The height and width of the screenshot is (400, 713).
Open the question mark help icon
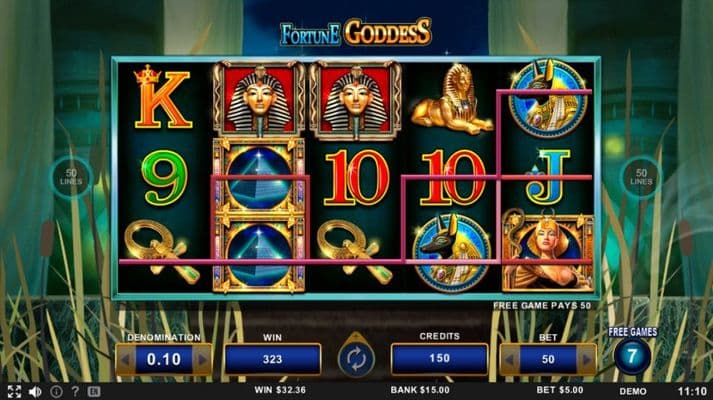pos(75,391)
